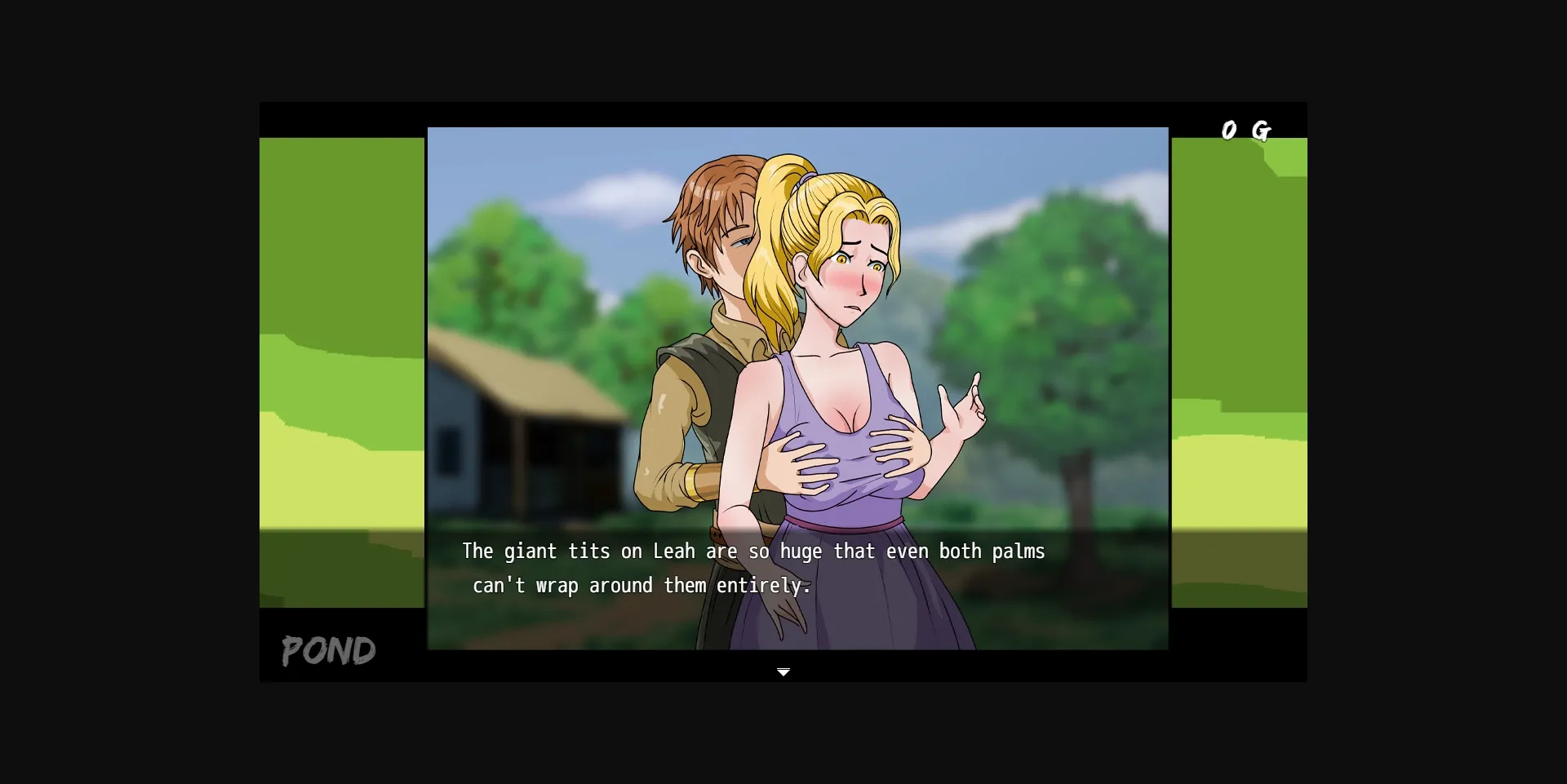Click the name "Leah" in the dialogue text
1567x784 pixels.
coord(675,551)
